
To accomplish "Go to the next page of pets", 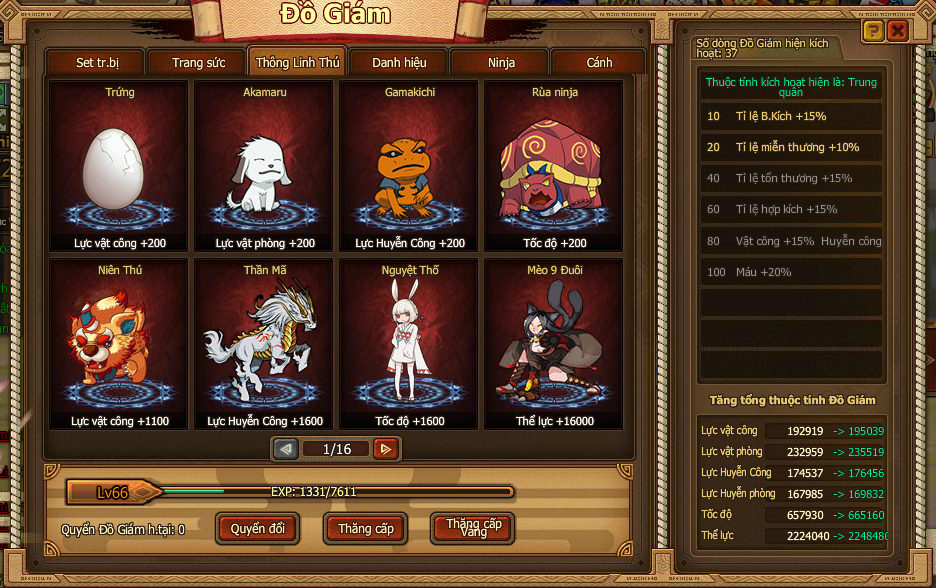I will 386,449.
